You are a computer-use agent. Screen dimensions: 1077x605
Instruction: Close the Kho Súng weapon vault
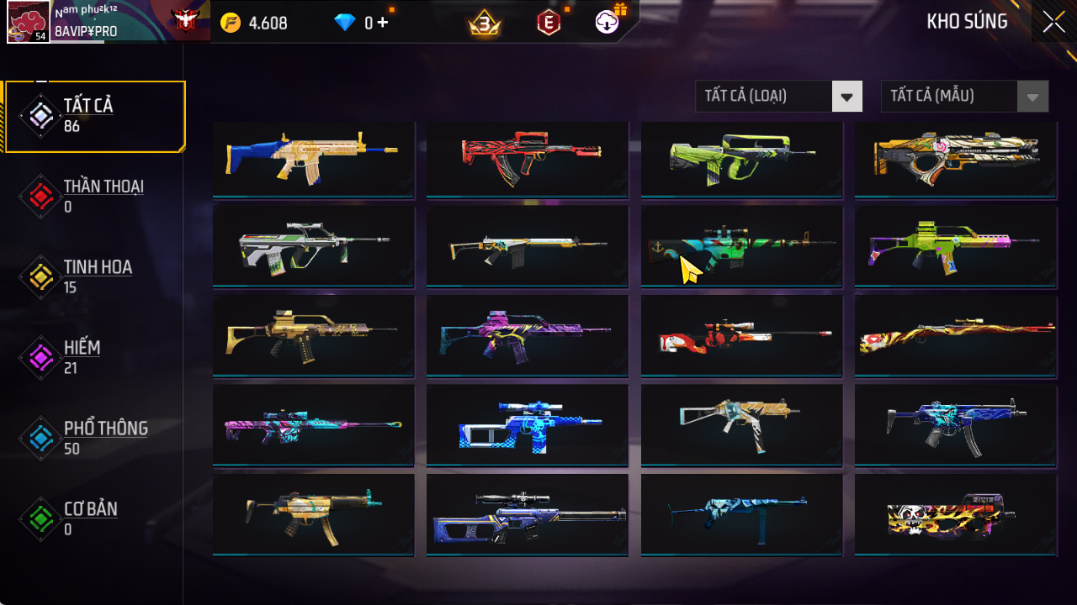click(1053, 22)
